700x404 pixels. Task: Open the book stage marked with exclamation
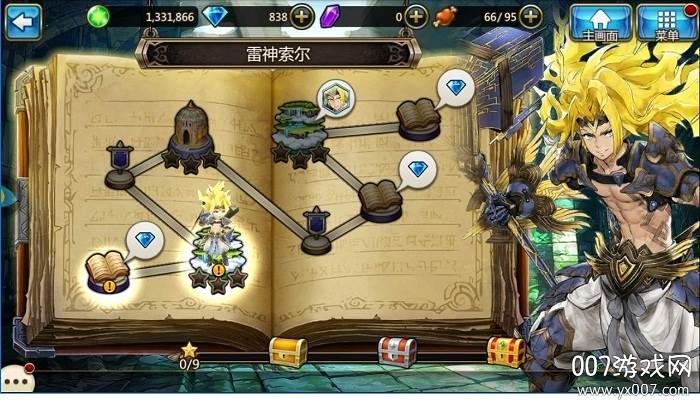(108, 272)
